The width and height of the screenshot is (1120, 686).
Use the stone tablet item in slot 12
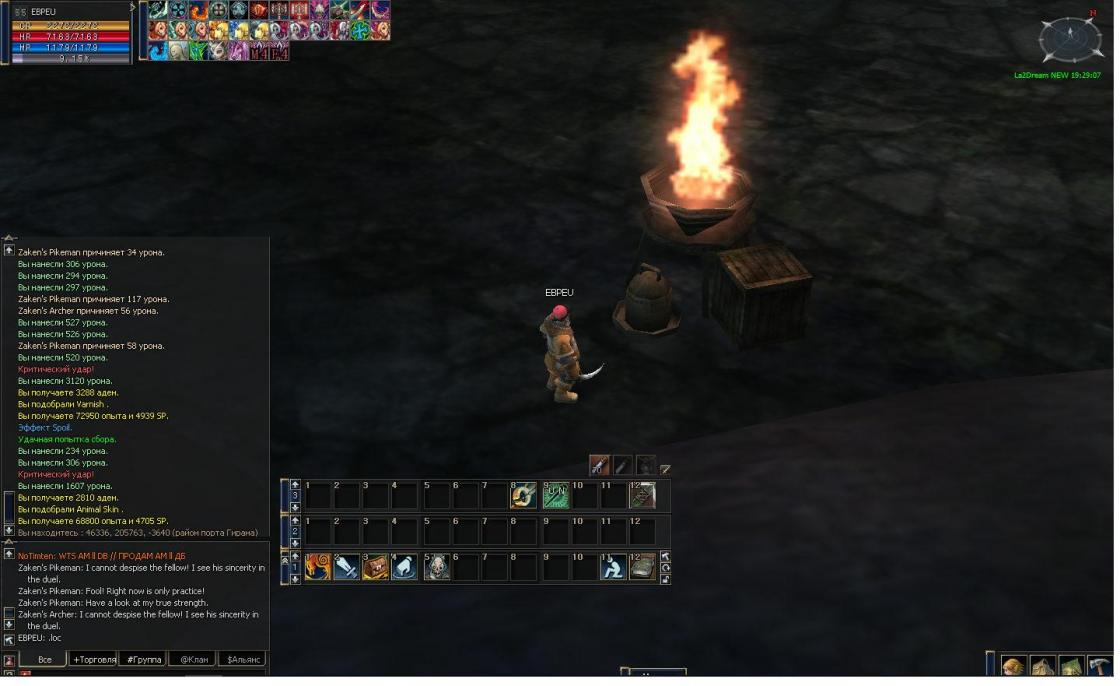pyautogui.click(x=642, y=567)
